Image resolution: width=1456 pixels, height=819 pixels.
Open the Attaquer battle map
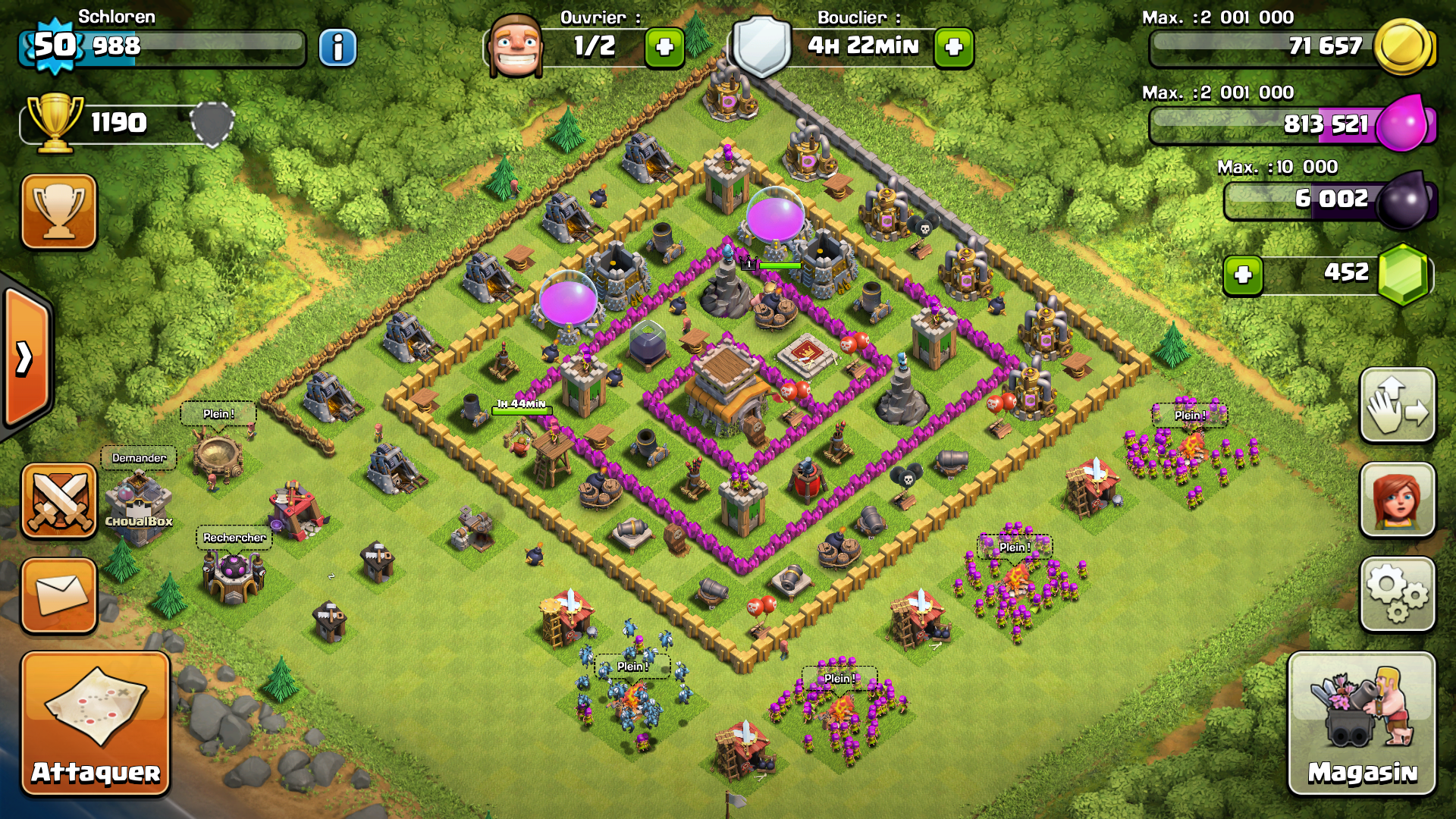tap(96, 723)
